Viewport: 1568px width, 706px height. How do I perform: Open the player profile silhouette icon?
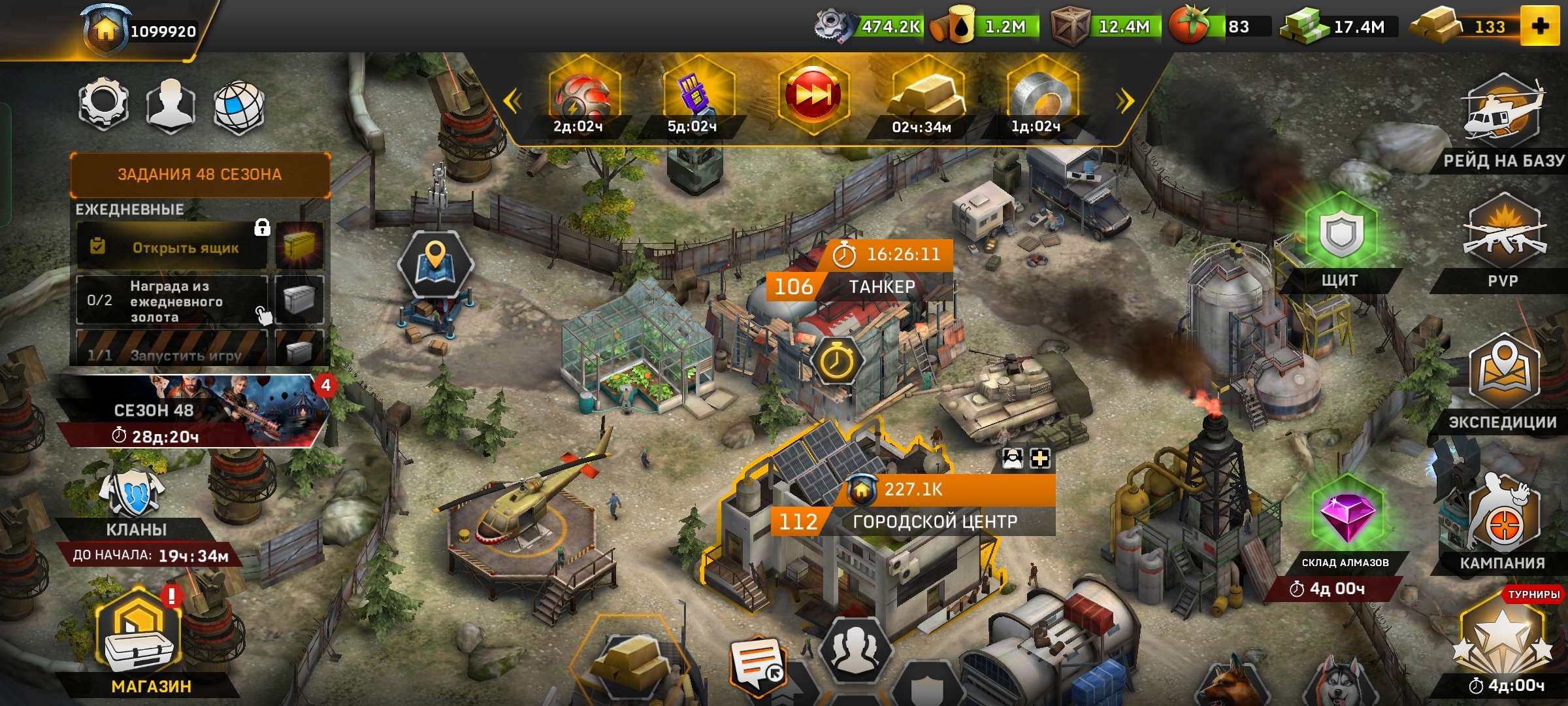pos(171,105)
